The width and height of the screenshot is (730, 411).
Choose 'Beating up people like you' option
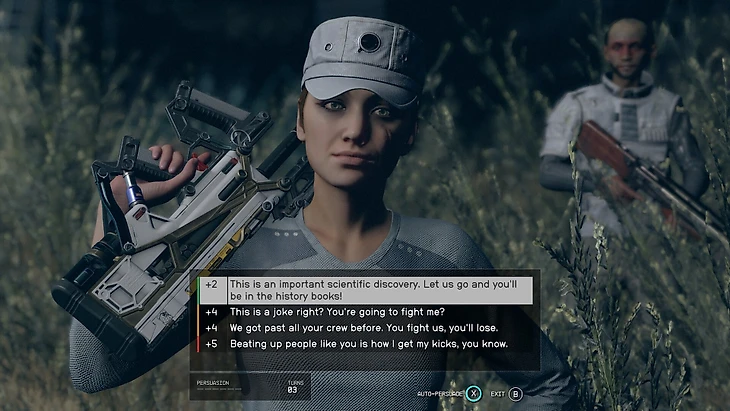pyautogui.click(x=368, y=344)
